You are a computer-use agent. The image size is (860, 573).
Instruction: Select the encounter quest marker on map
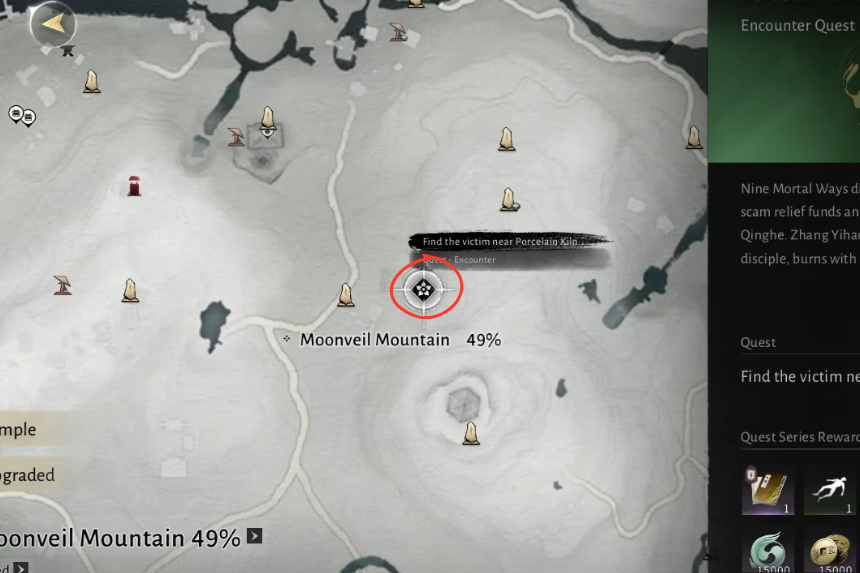(x=423, y=290)
